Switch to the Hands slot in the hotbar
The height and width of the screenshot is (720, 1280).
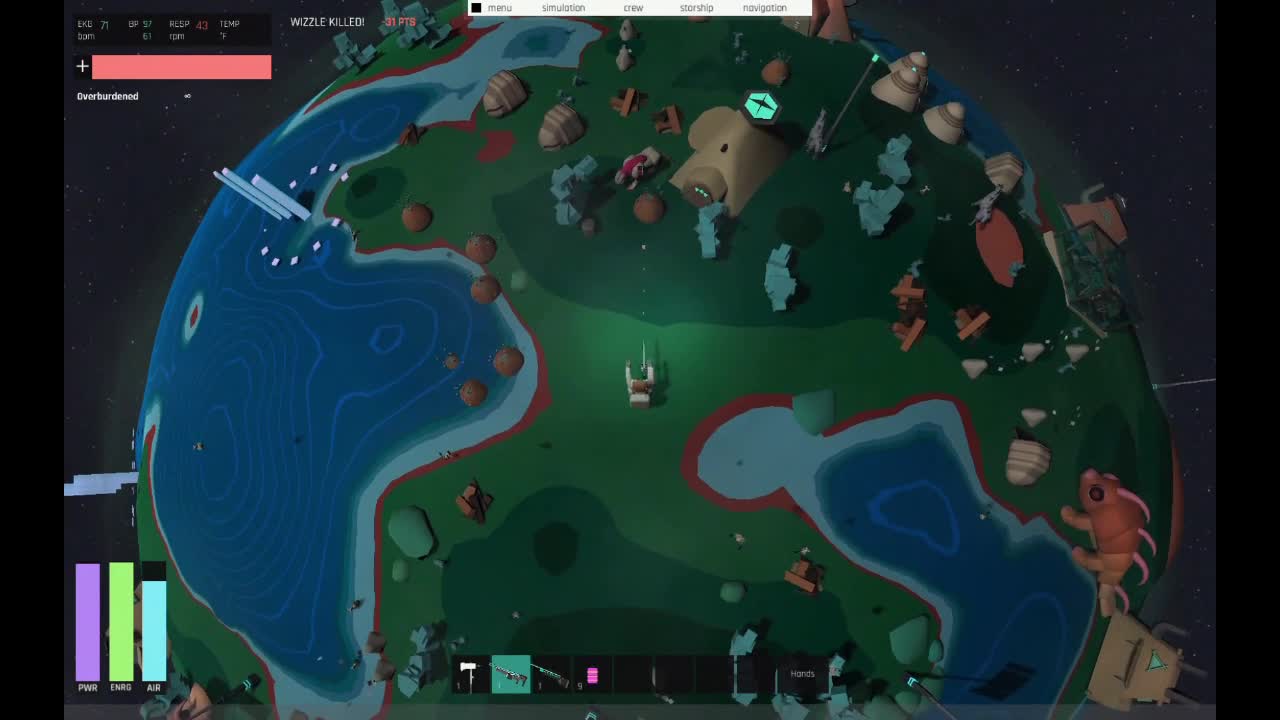[802, 673]
